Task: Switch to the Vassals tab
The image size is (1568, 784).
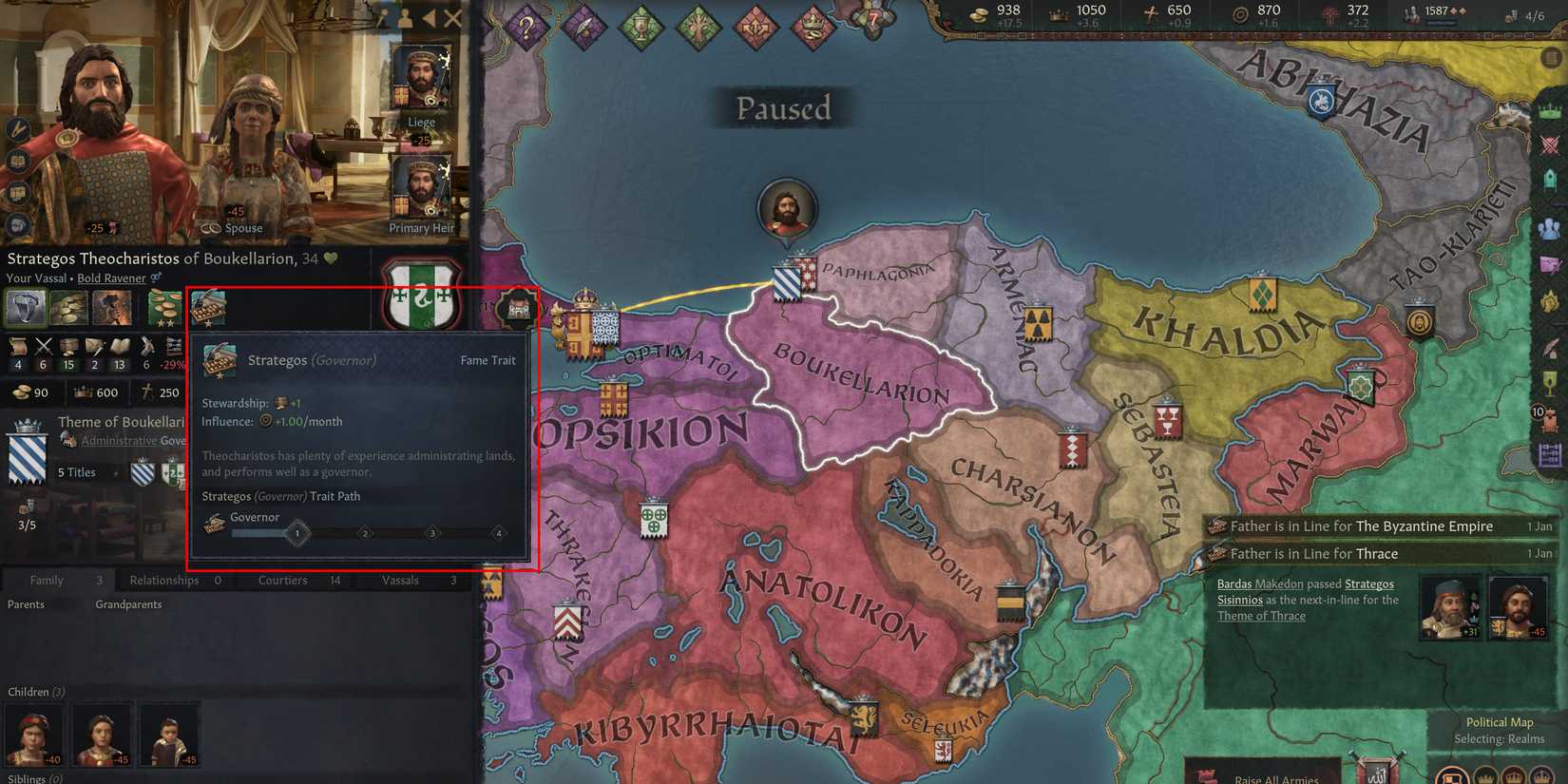Action: [399, 580]
